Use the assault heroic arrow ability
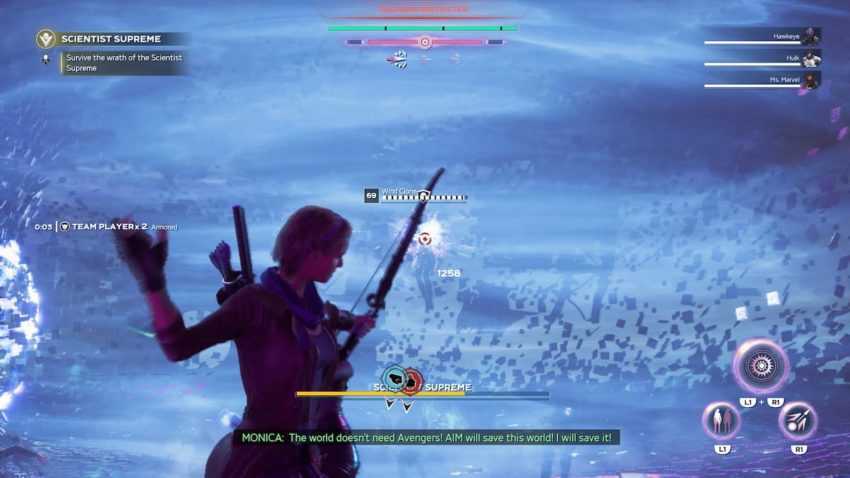Screen dimensions: 850x478 coord(797,419)
